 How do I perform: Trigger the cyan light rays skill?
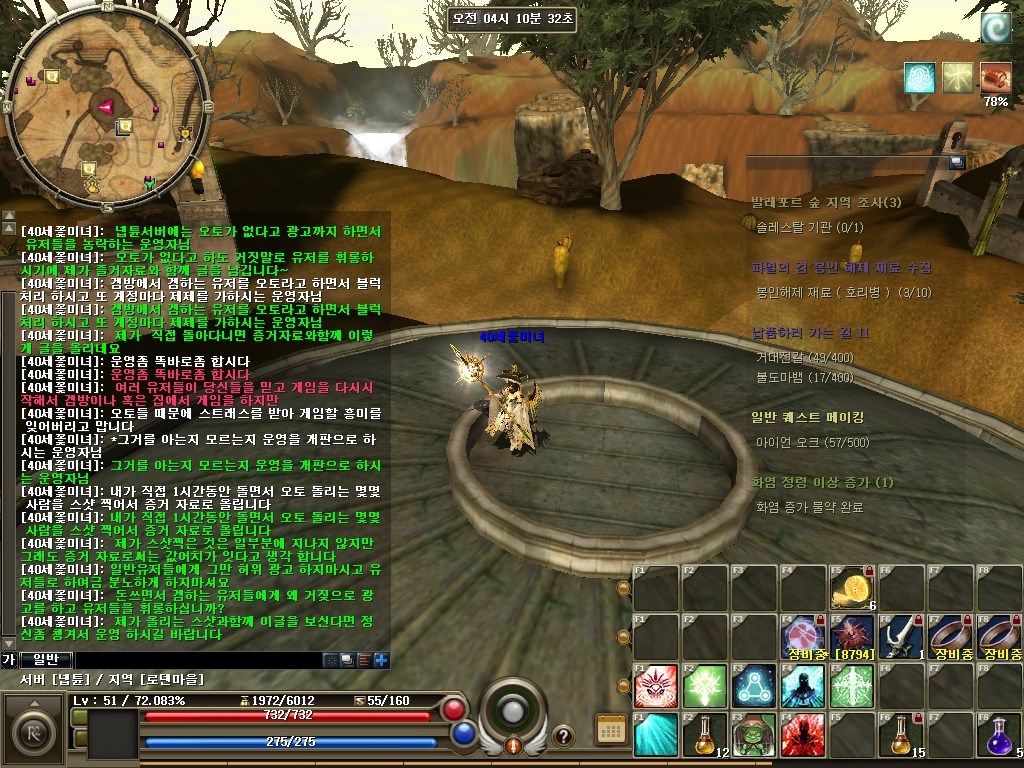click(x=656, y=734)
